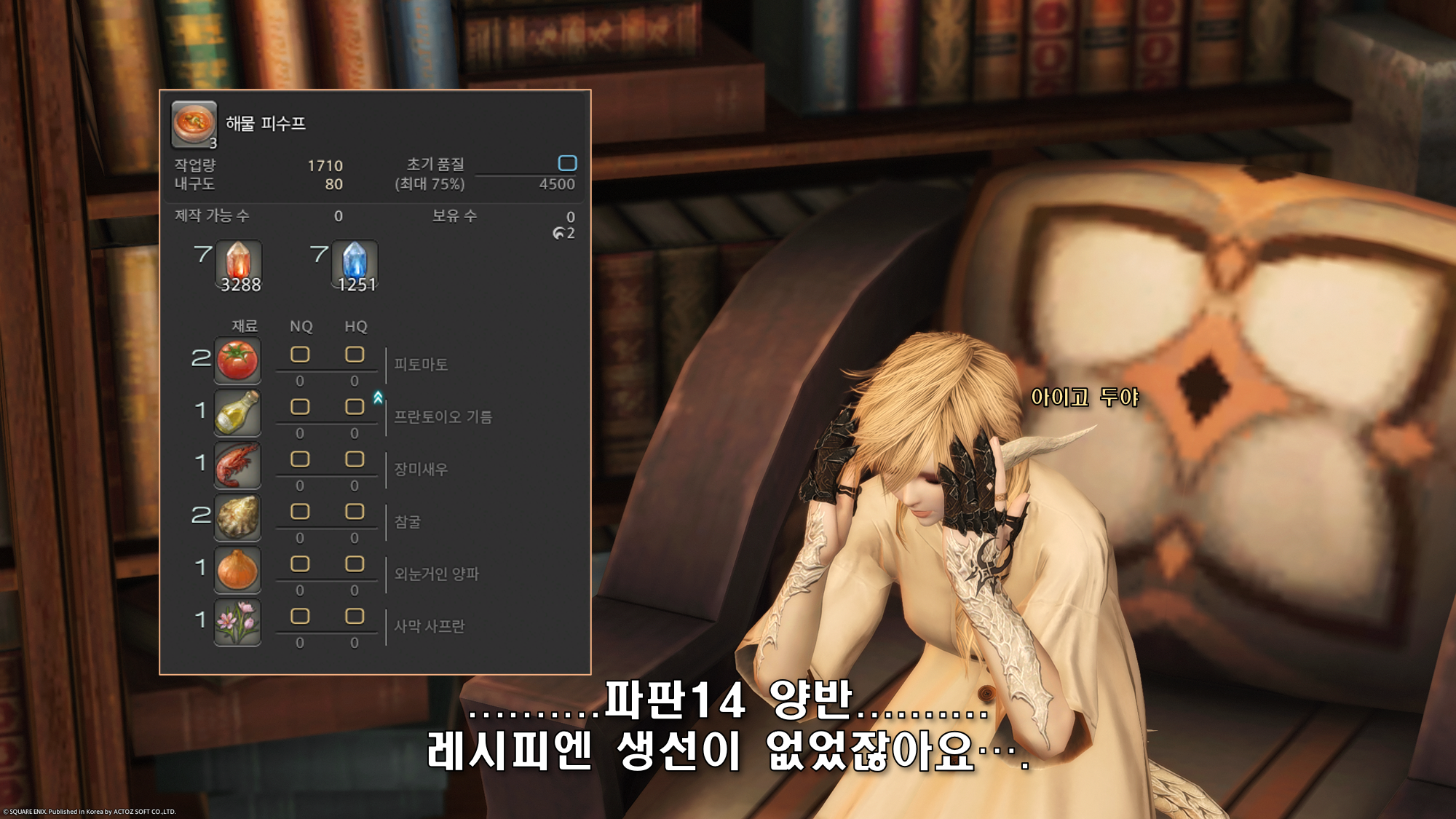Toggle the initial quality checkbox
This screenshot has height=819, width=1456.
tap(567, 162)
